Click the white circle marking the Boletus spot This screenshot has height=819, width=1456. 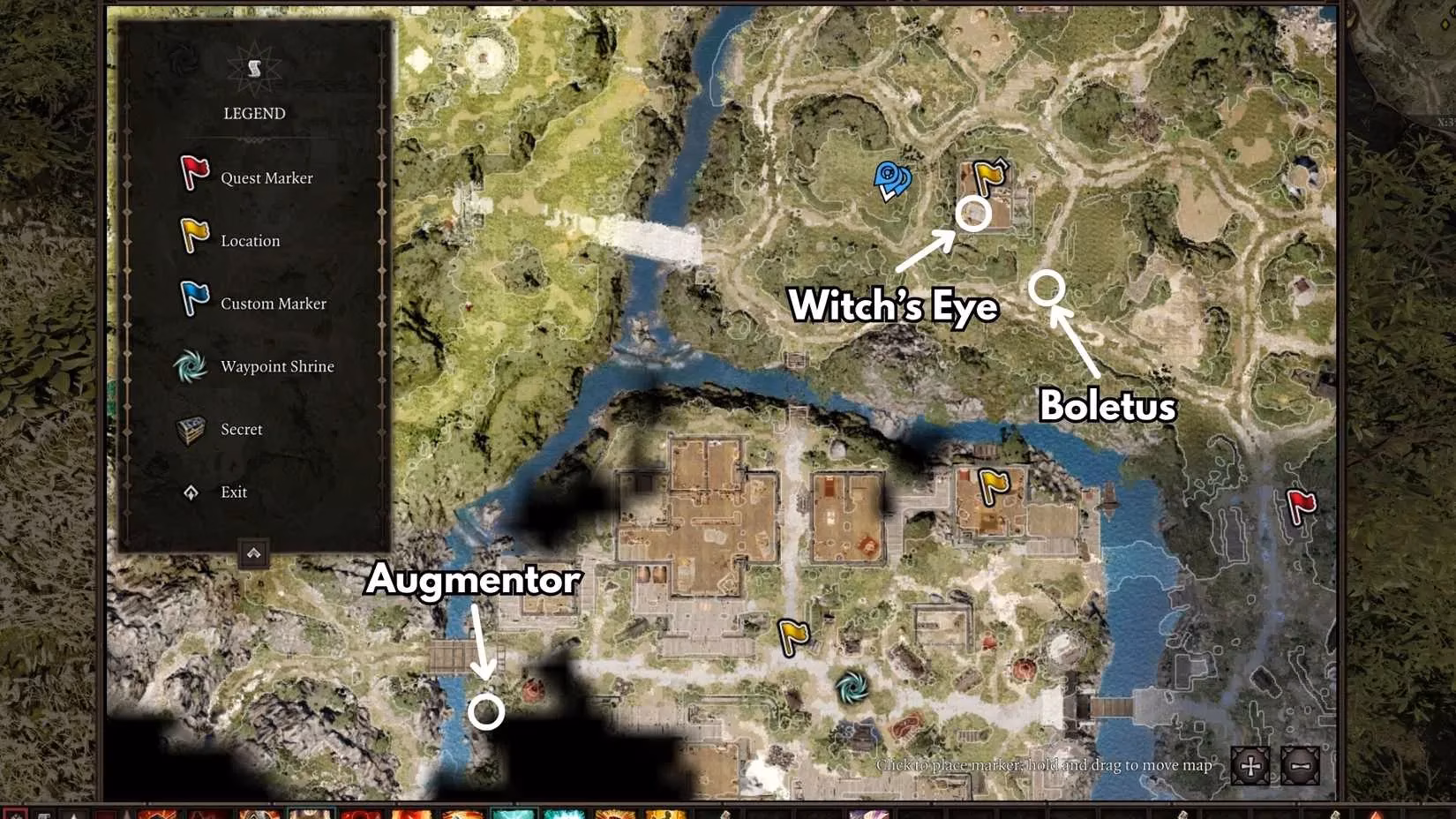pyautogui.click(x=1048, y=287)
